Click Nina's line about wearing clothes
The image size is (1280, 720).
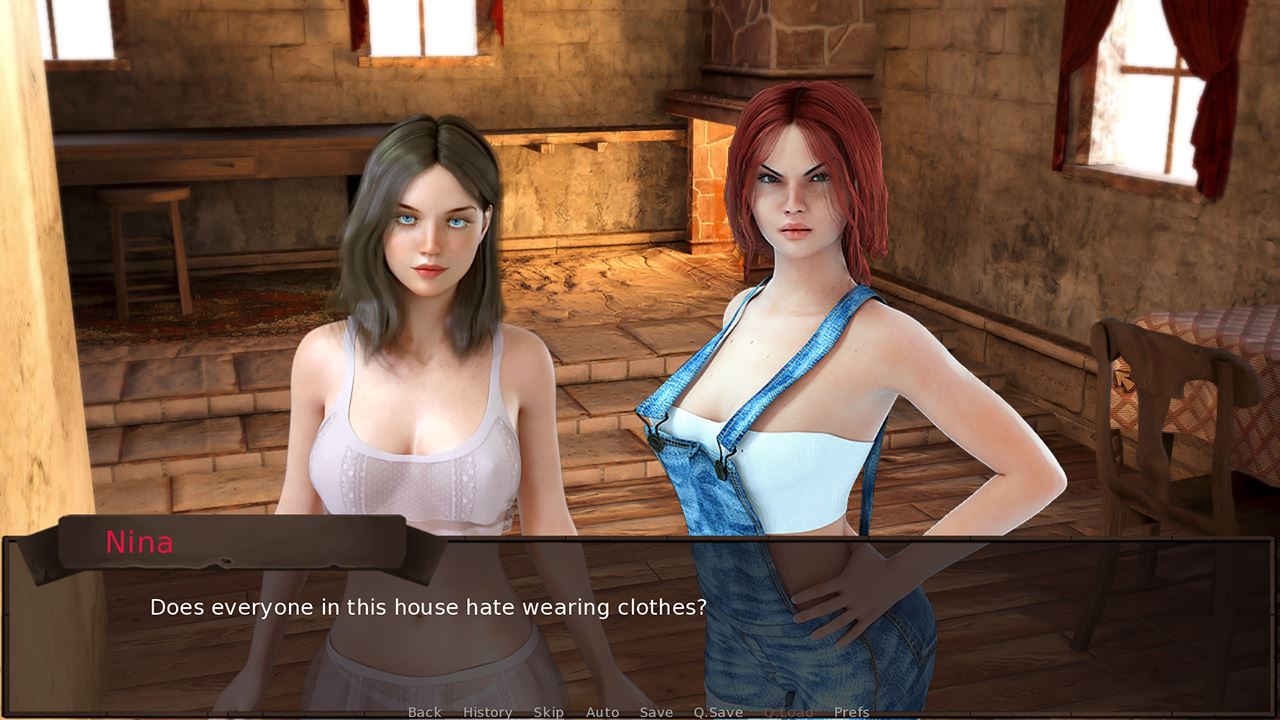tap(428, 606)
